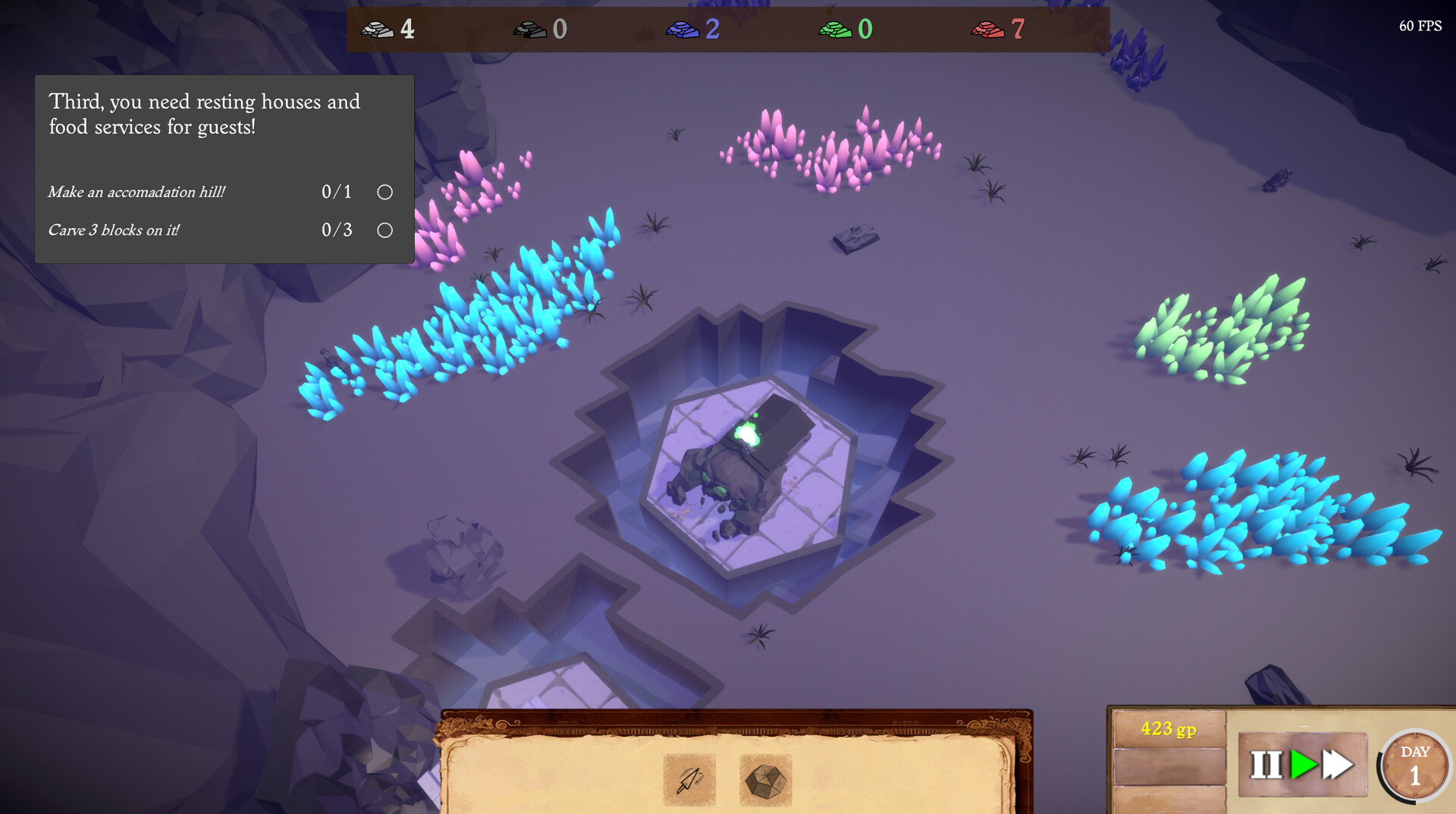Image resolution: width=1456 pixels, height=814 pixels.
Task: Activate fast-forward game speed
Action: click(x=1336, y=764)
